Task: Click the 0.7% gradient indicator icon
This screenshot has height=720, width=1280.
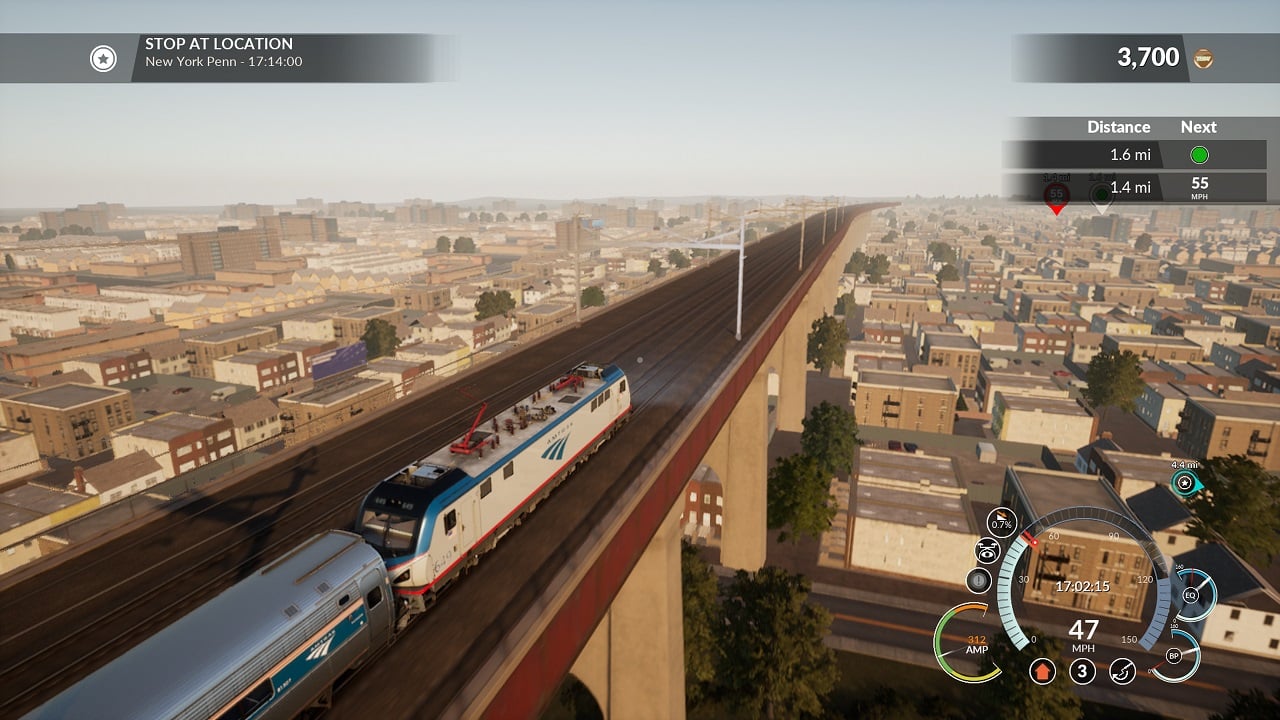Action: point(1001,522)
